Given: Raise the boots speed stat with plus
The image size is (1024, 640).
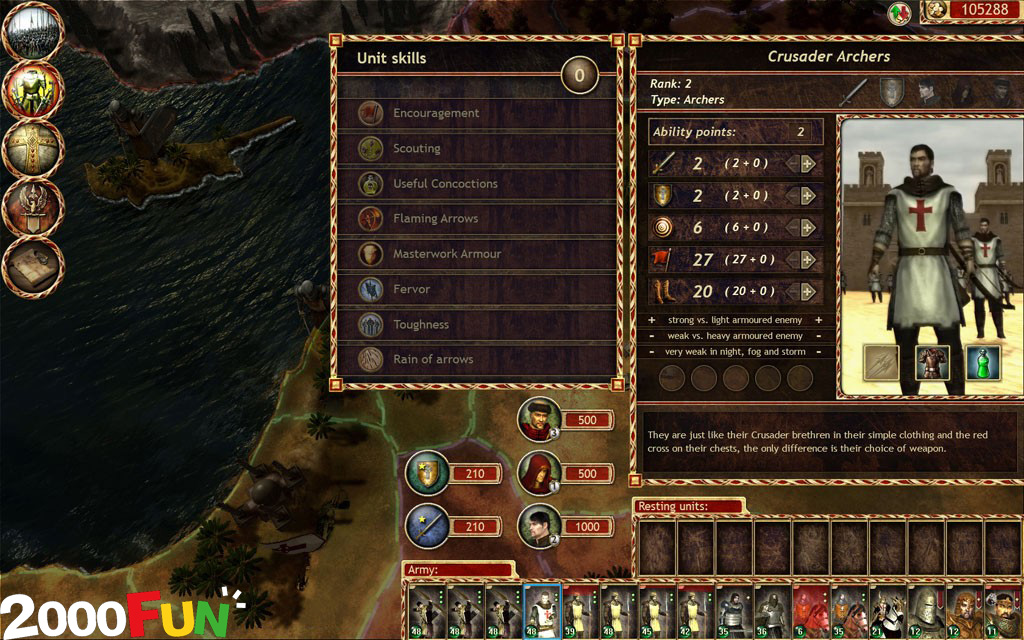Looking at the screenshot, I should pos(807,291).
